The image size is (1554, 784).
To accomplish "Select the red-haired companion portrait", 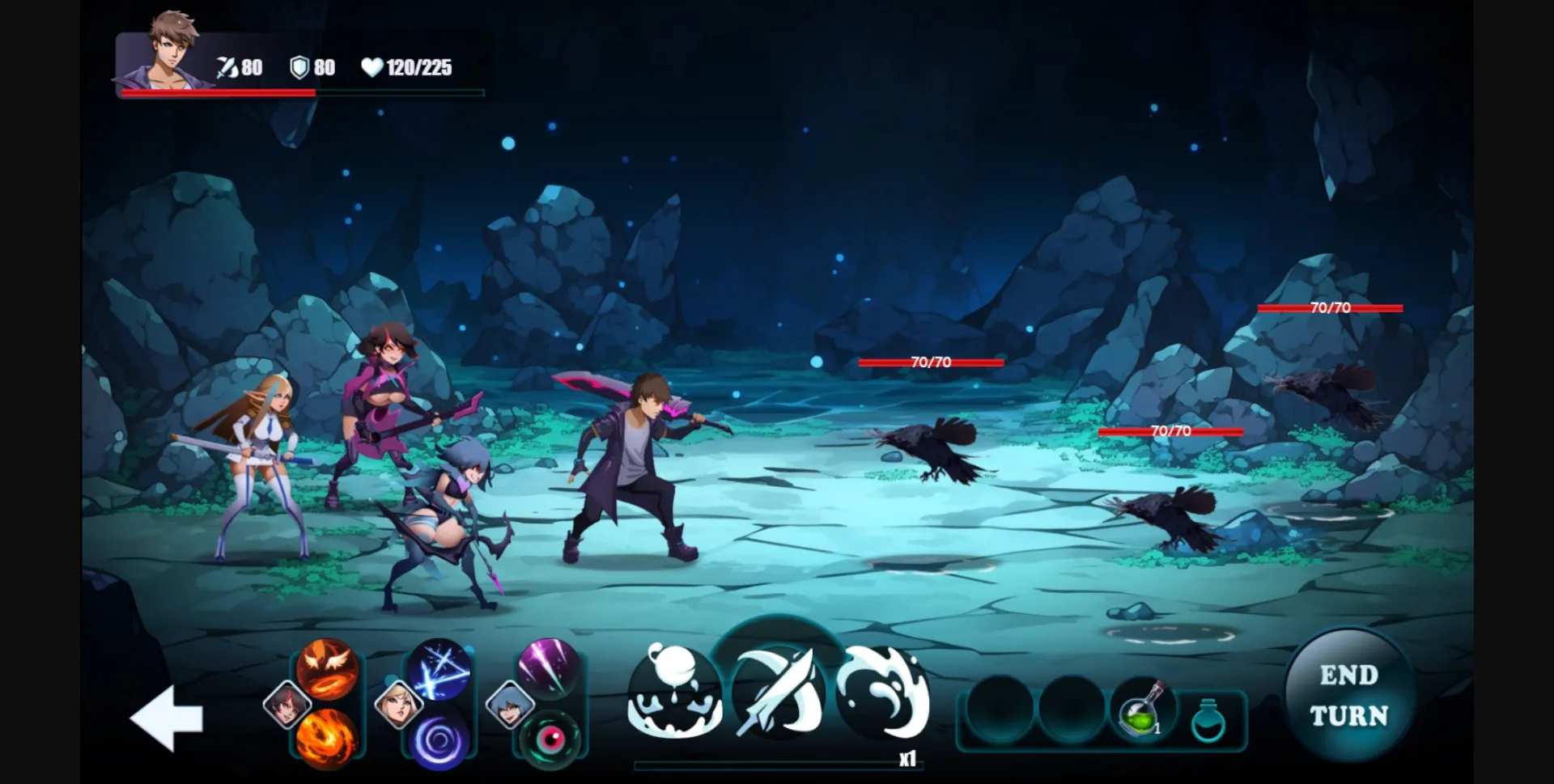I will pos(287,704).
